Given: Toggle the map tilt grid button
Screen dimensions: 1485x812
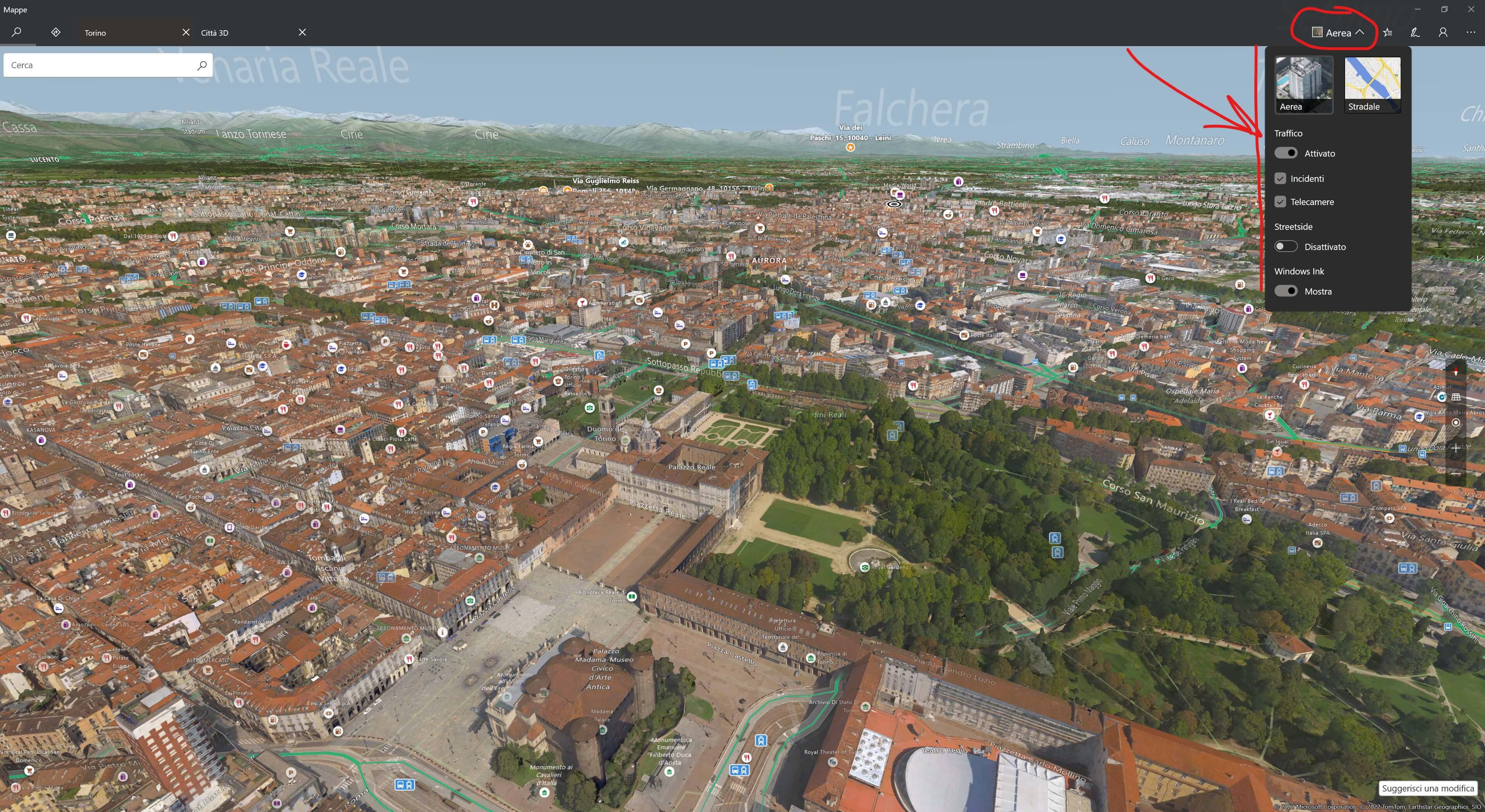Looking at the screenshot, I should [x=1456, y=397].
